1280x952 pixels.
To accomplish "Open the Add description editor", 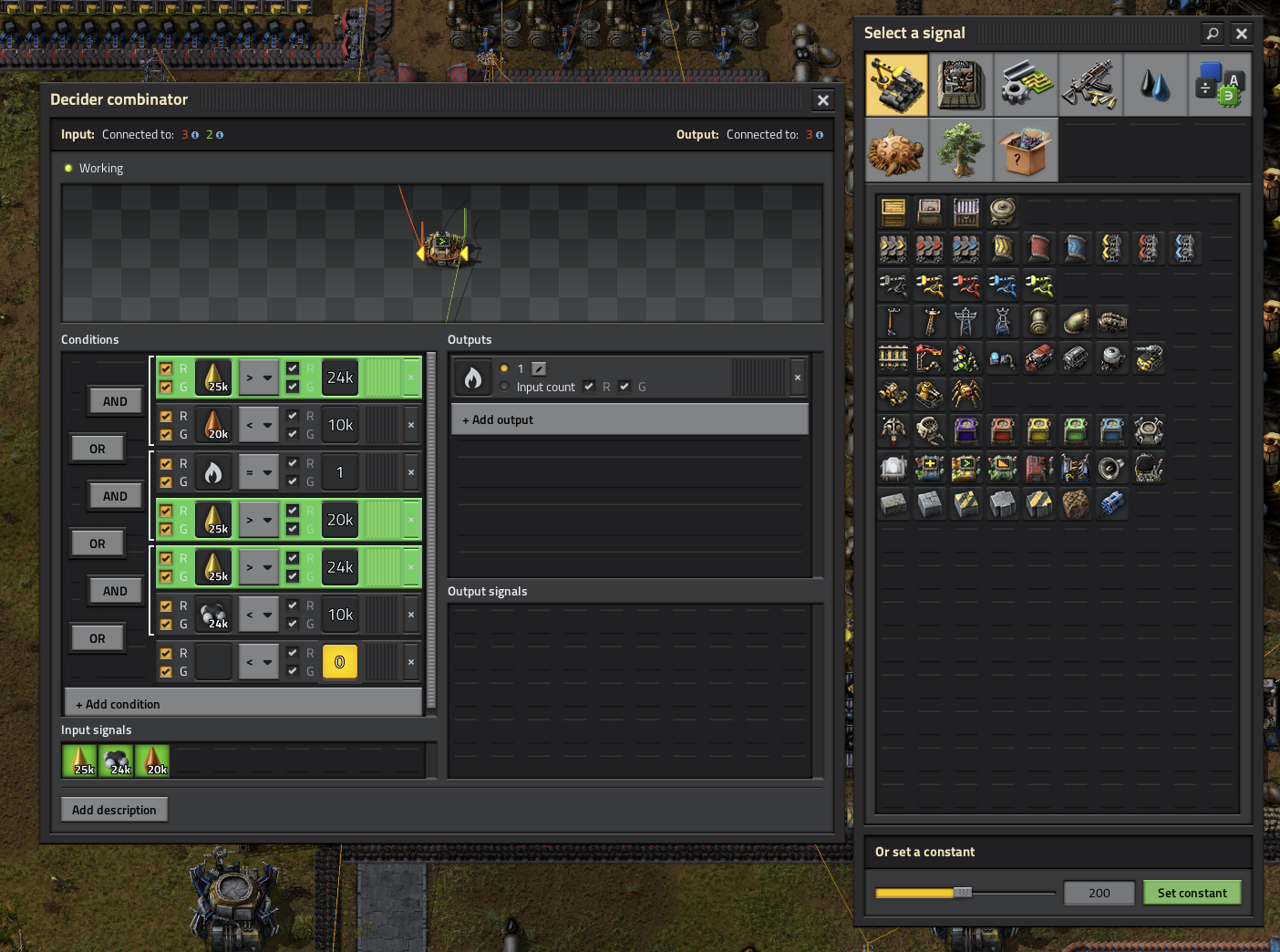I will (x=114, y=810).
